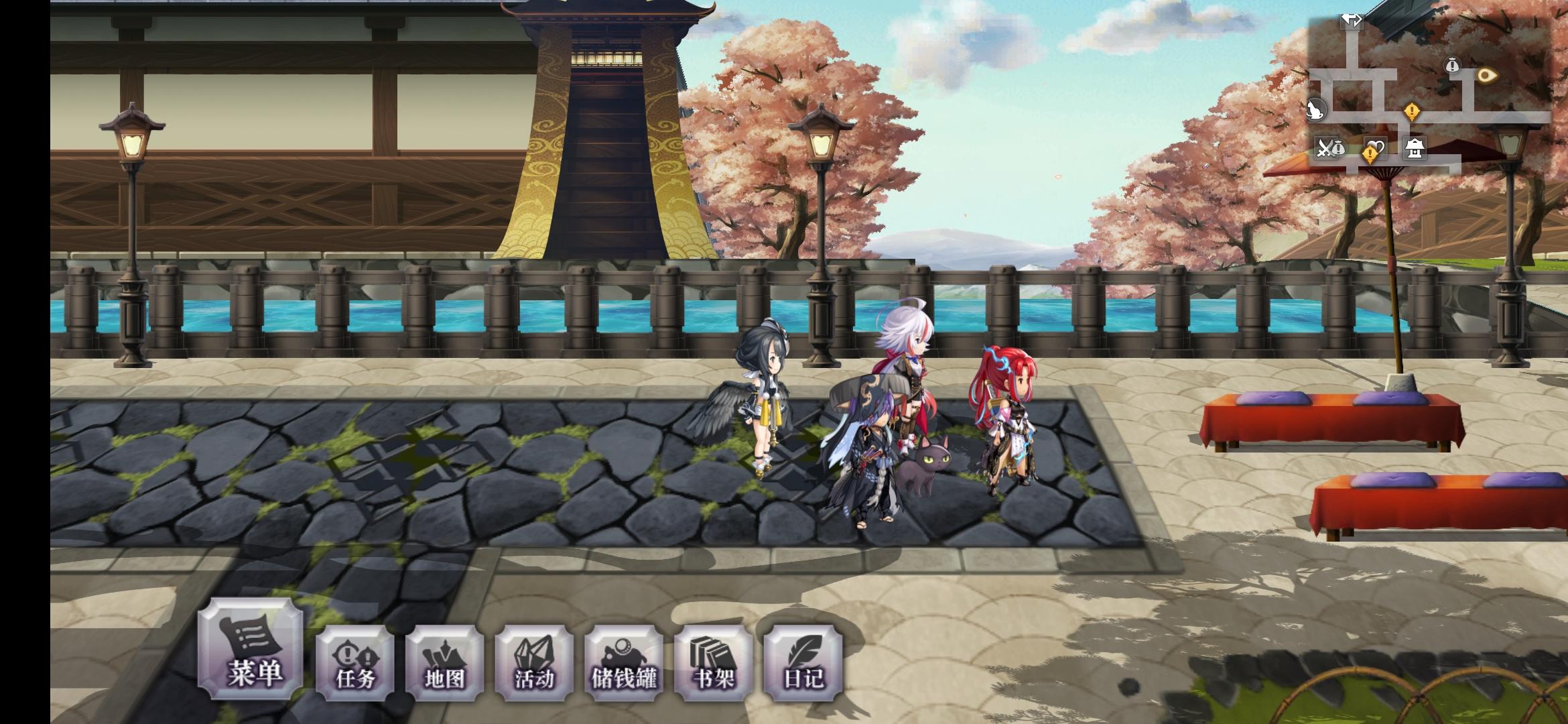Click the shrine building icon on minimap

point(1414,150)
